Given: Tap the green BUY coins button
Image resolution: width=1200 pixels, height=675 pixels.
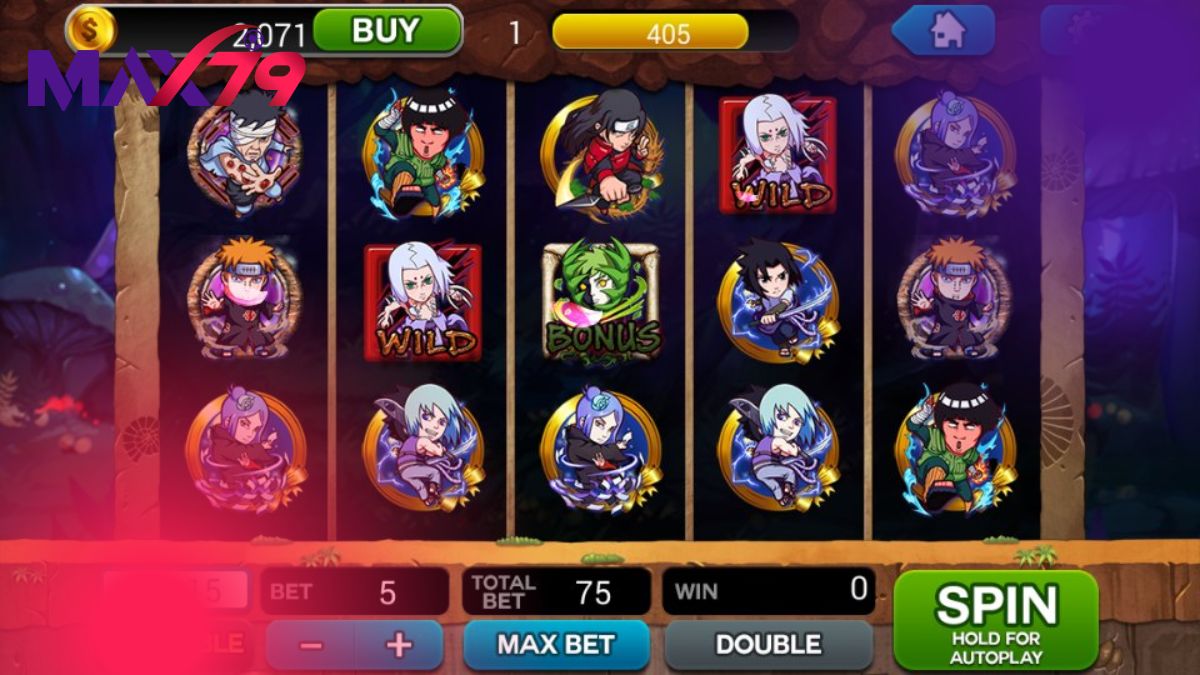Looking at the screenshot, I should (387, 30).
